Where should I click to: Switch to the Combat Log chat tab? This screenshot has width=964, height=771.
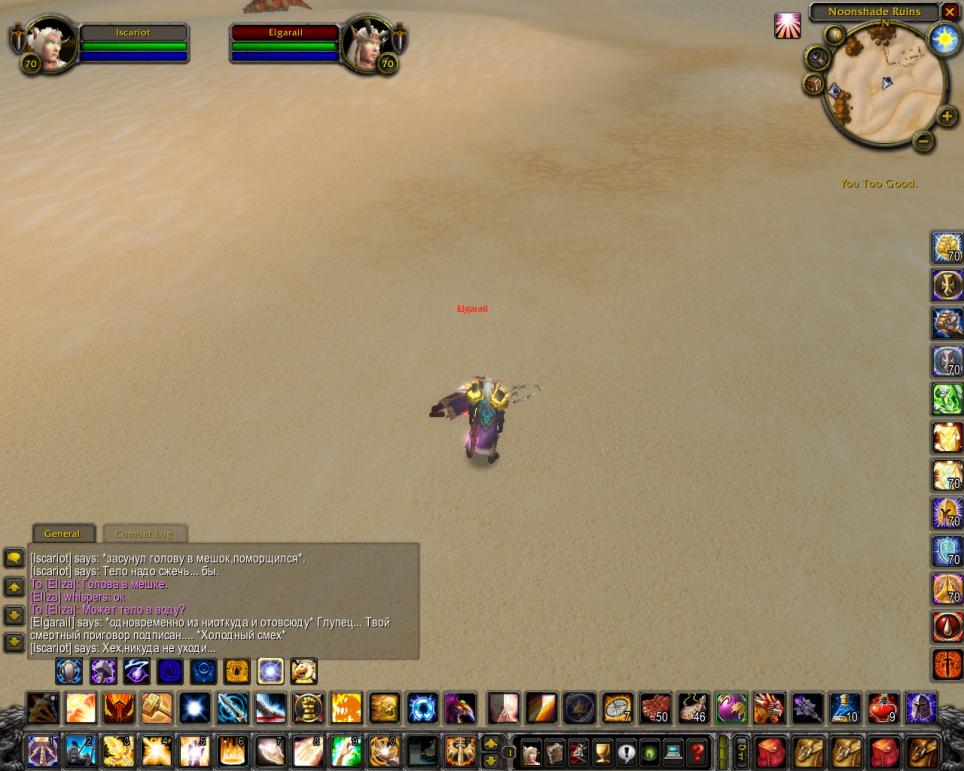(x=145, y=534)
